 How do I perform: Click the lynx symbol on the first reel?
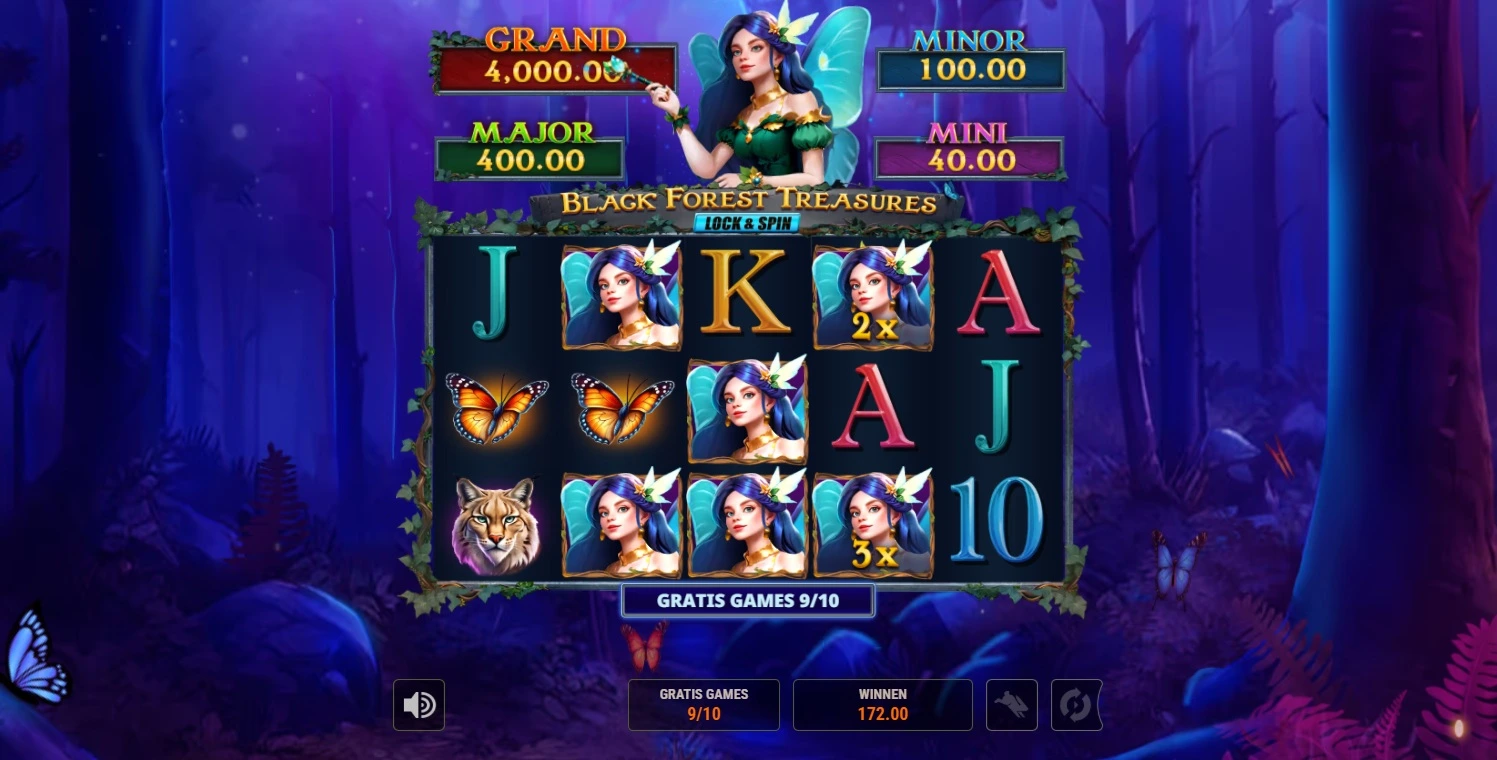(497, 524)
